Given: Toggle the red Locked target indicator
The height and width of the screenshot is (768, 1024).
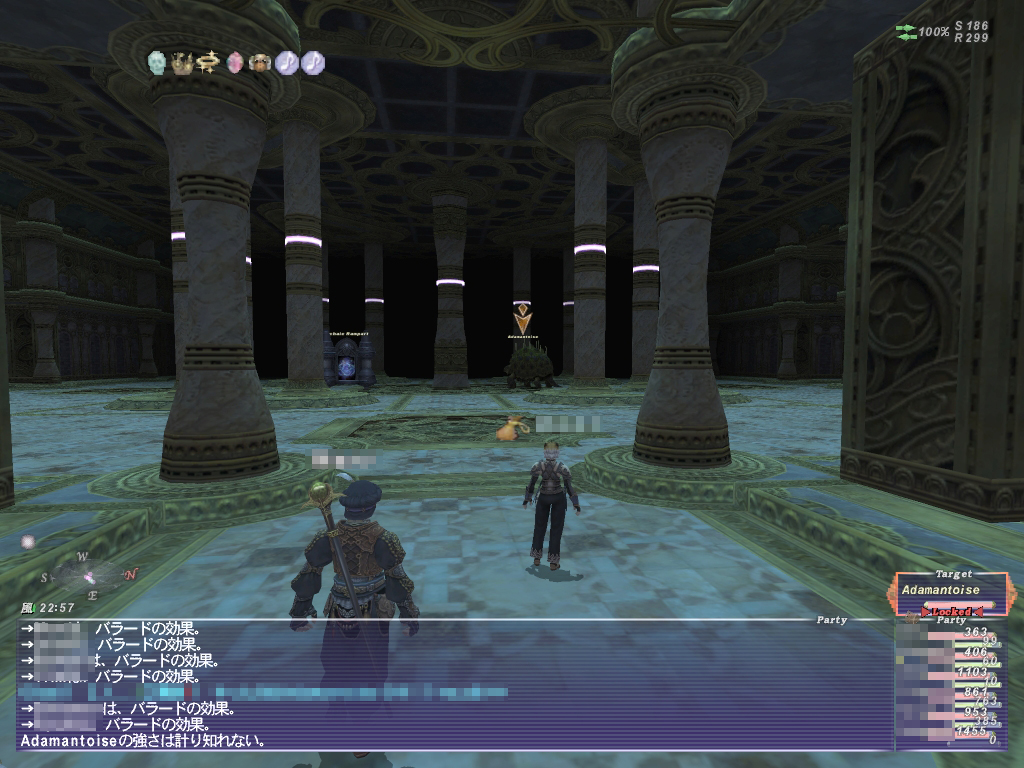Looking at the screenshot, I should tap(951, 610).
